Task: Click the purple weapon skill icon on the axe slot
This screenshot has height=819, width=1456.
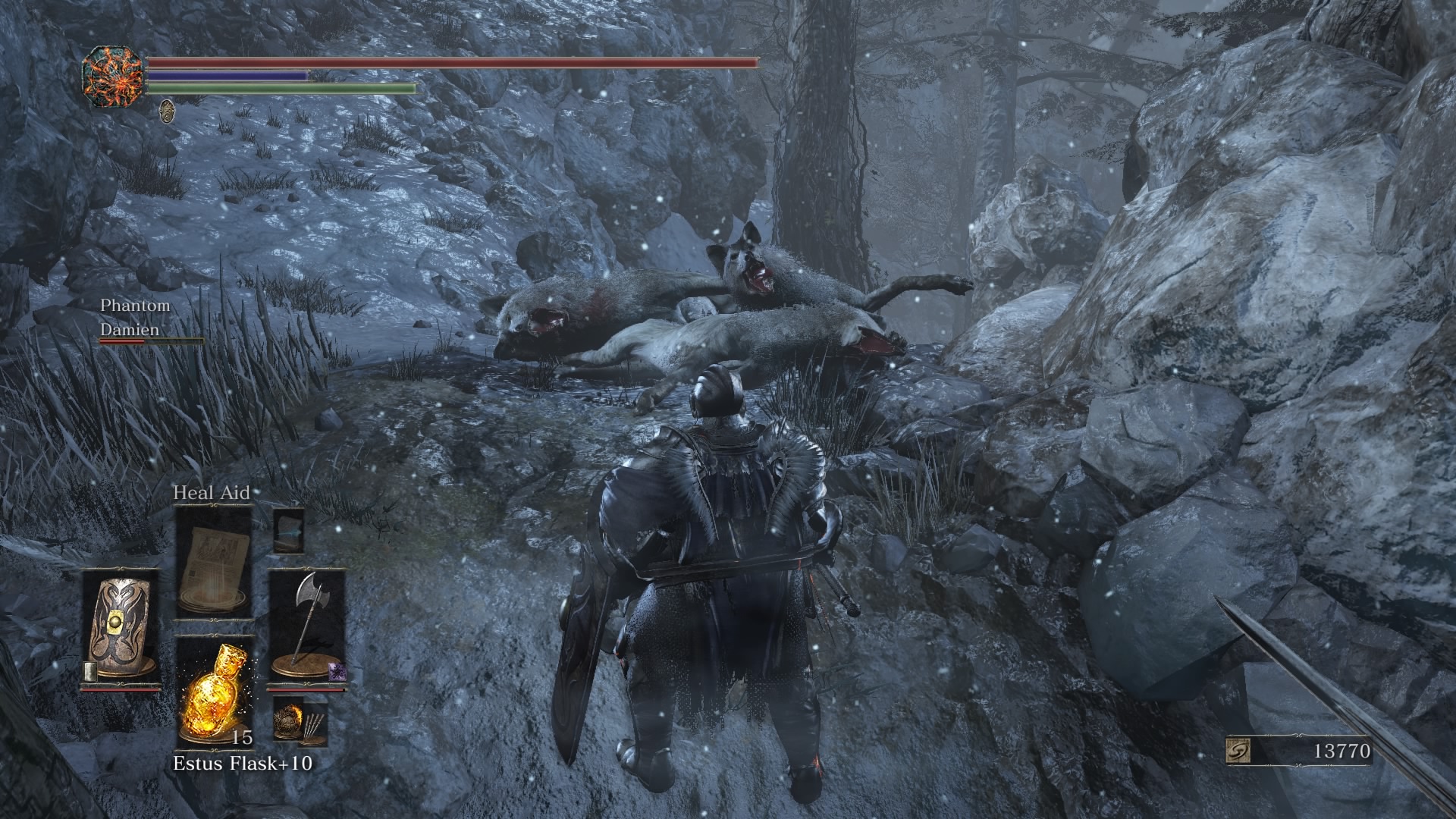Action: click(x=335, y=670)
